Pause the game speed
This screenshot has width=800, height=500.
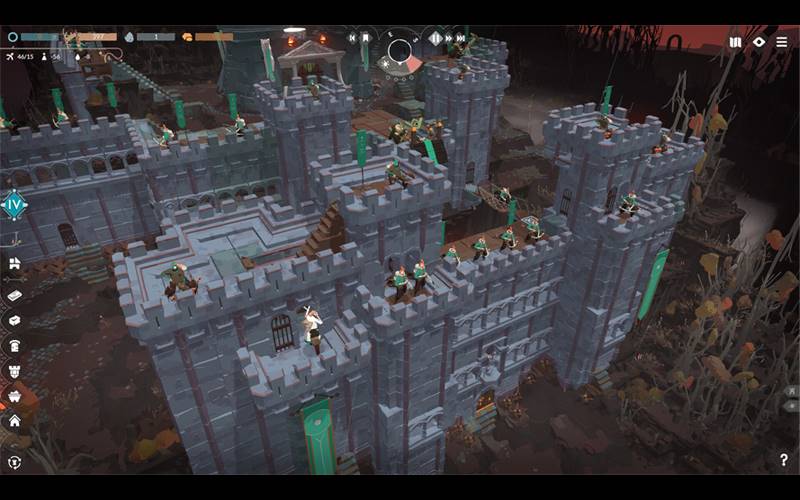436,38
